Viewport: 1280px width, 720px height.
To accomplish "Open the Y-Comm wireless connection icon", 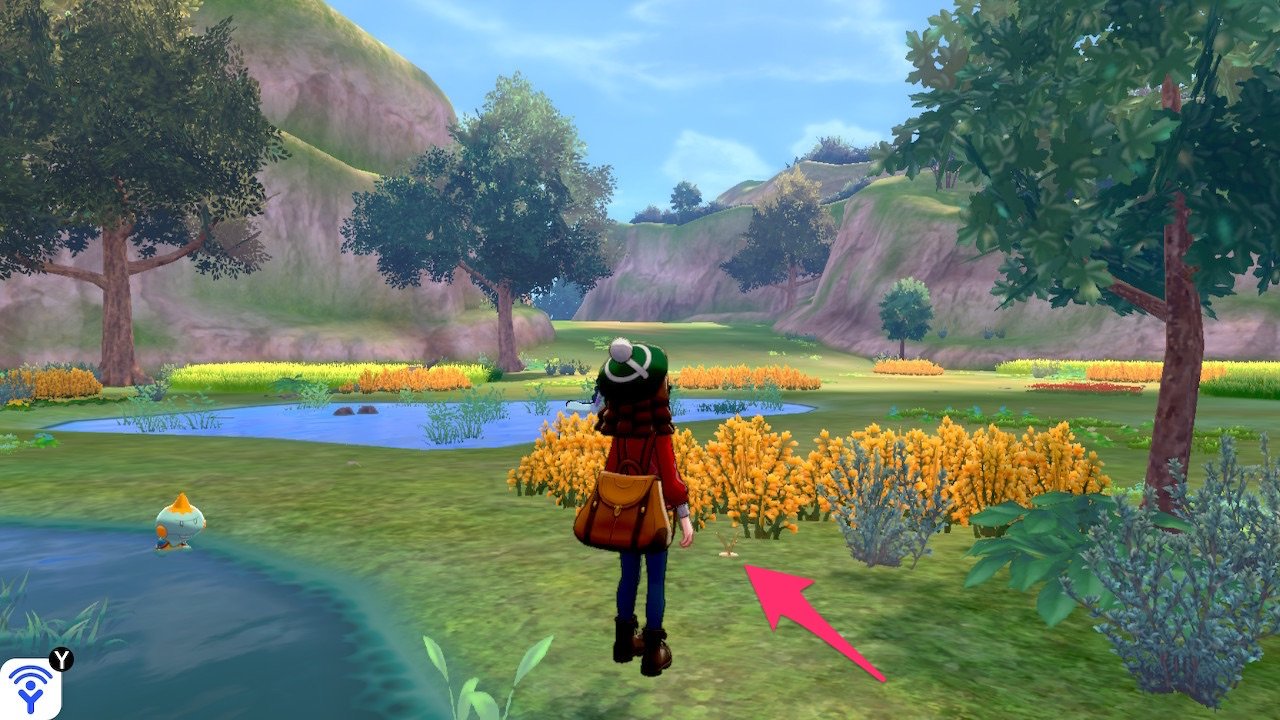I will click(30, 688).
